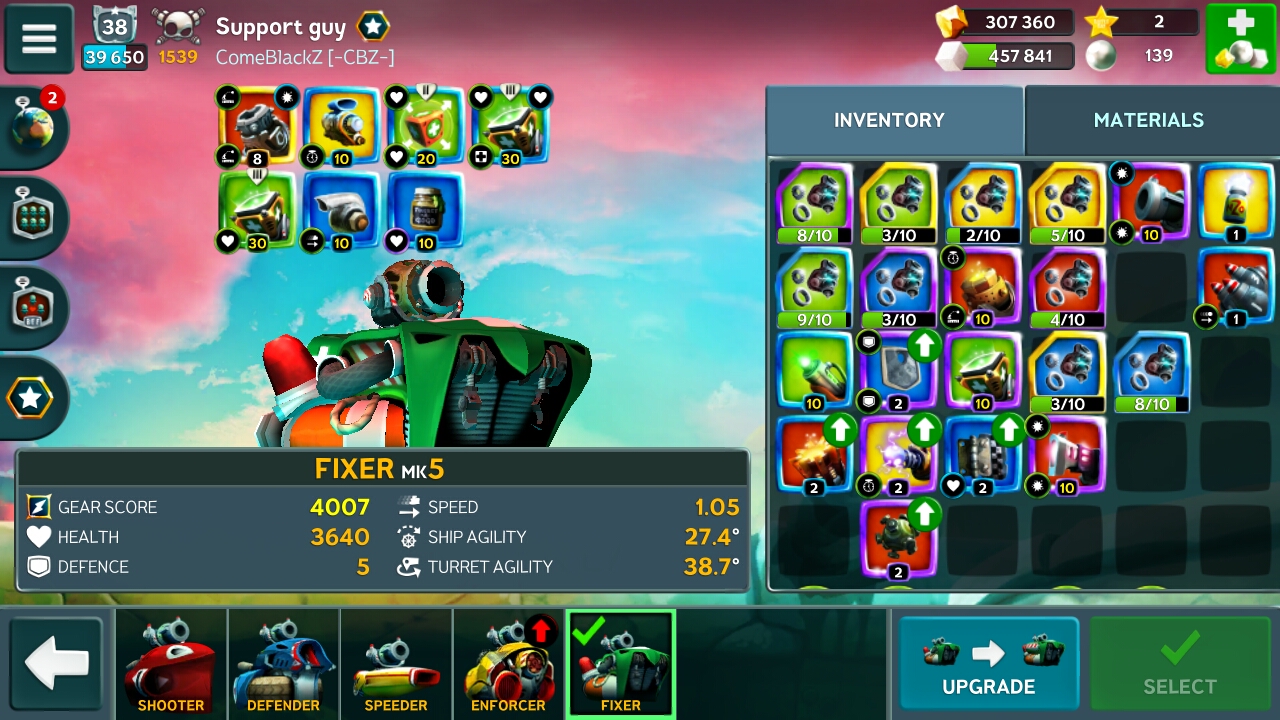Switch to the Materials tab

pos(1148,120)
